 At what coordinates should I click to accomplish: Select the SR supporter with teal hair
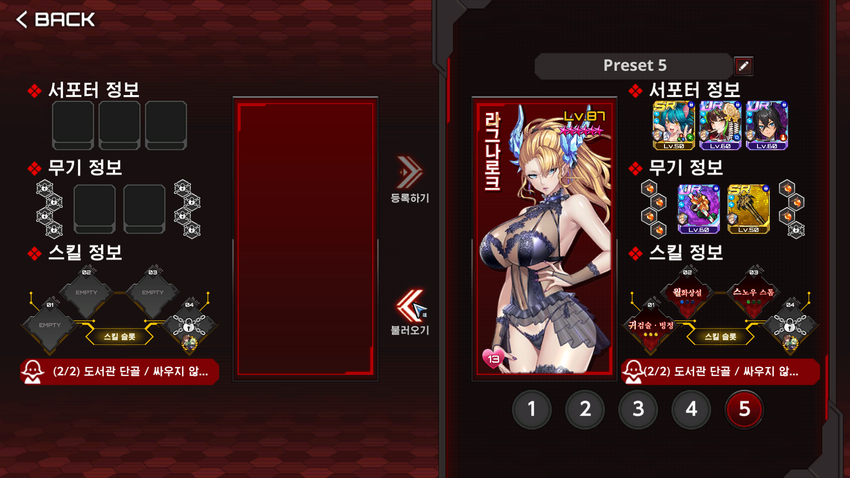point(671,126)
